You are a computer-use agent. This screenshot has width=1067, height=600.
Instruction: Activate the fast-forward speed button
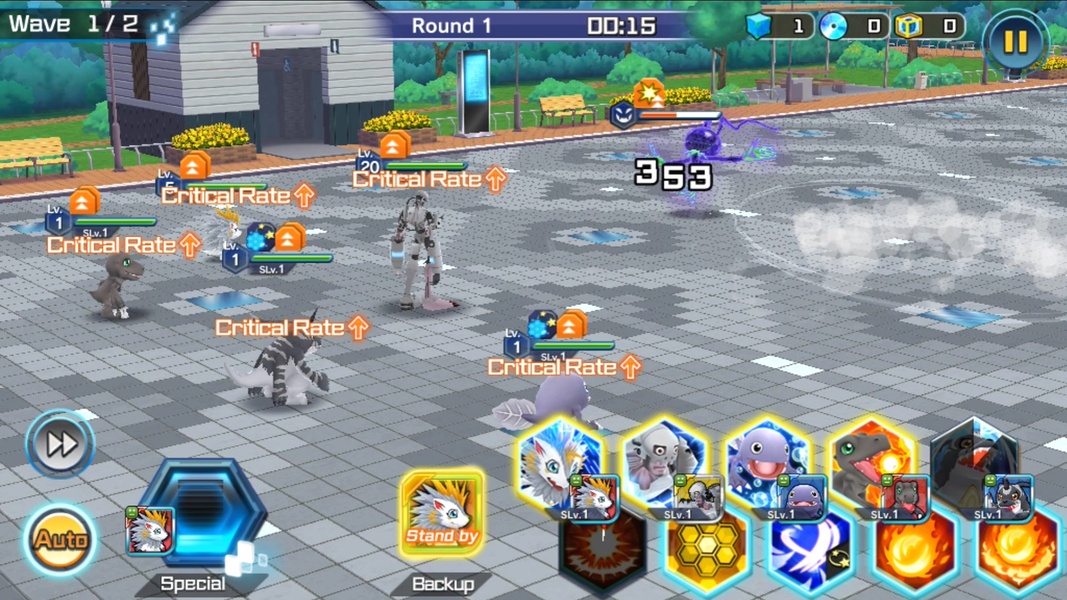coord(60,444)
